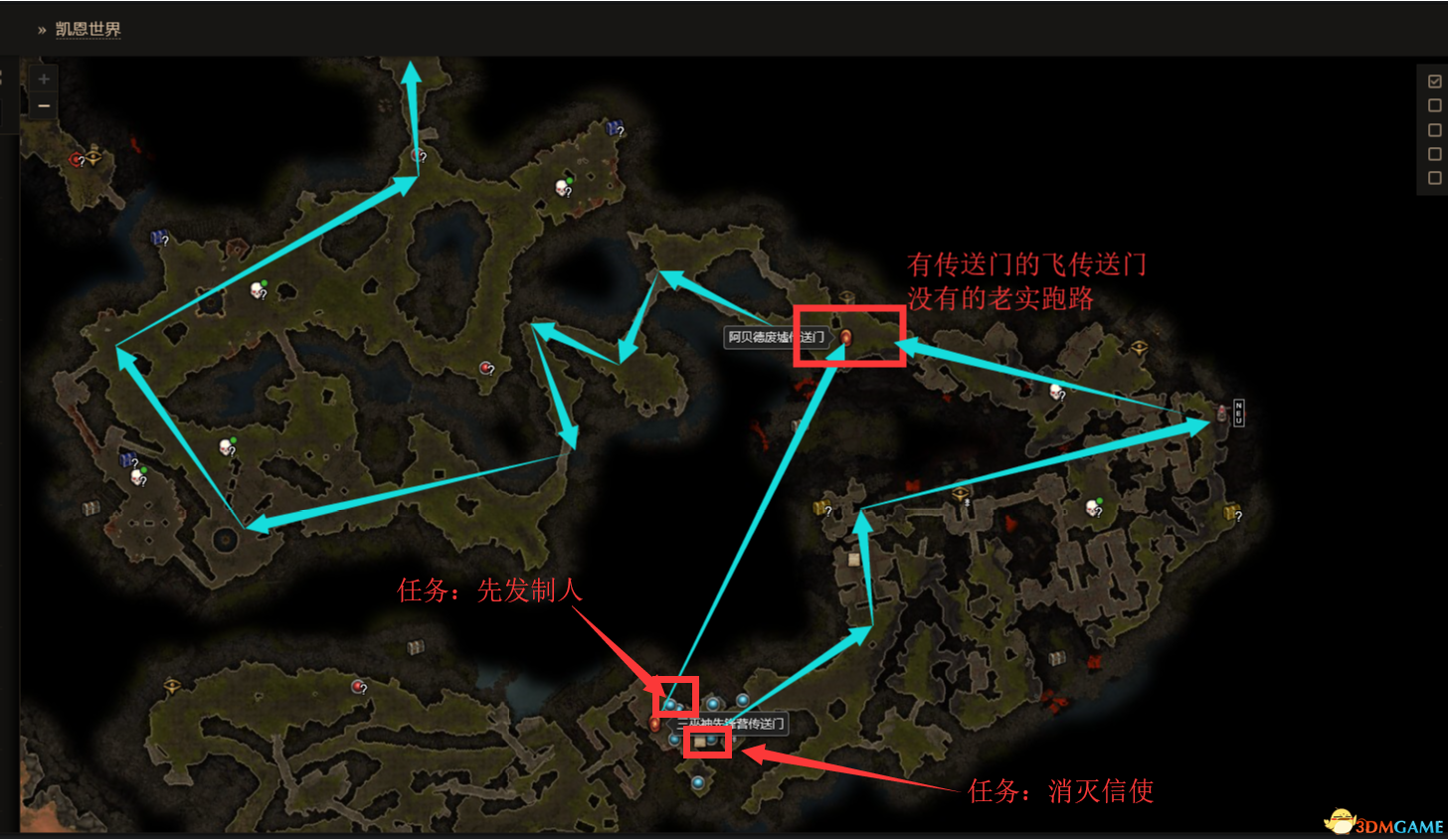Click inside the red box marking 任务：先发制人
Screen dimensions: 1448x840
coord(678,698)
